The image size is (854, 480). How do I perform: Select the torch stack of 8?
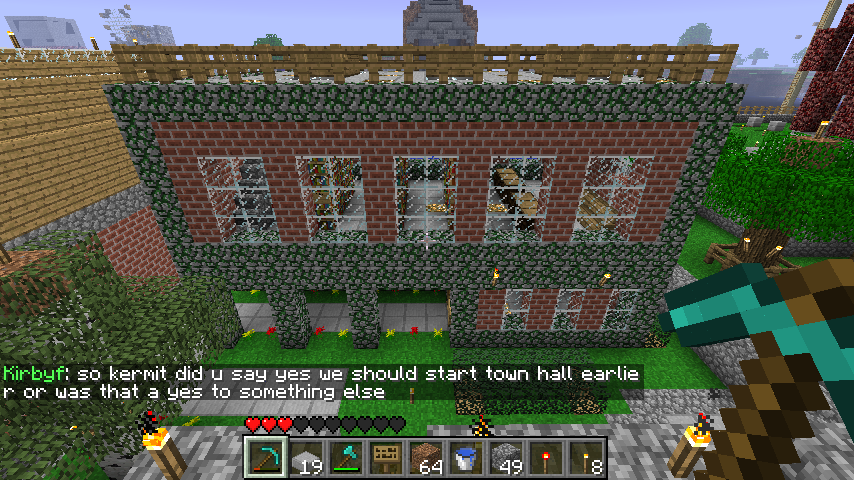click(586, 458)
